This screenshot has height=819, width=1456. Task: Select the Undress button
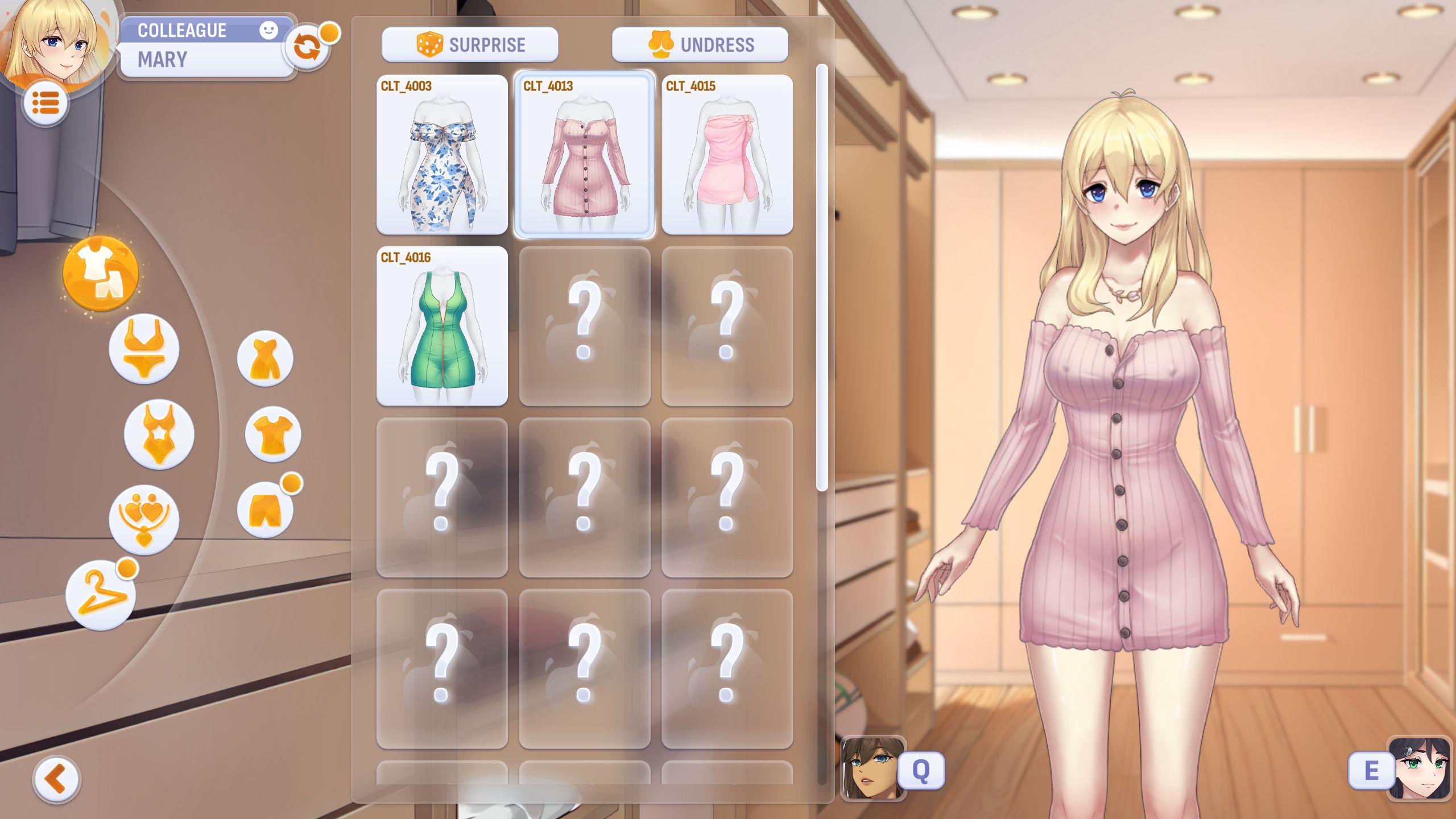[x=700, y=44]
